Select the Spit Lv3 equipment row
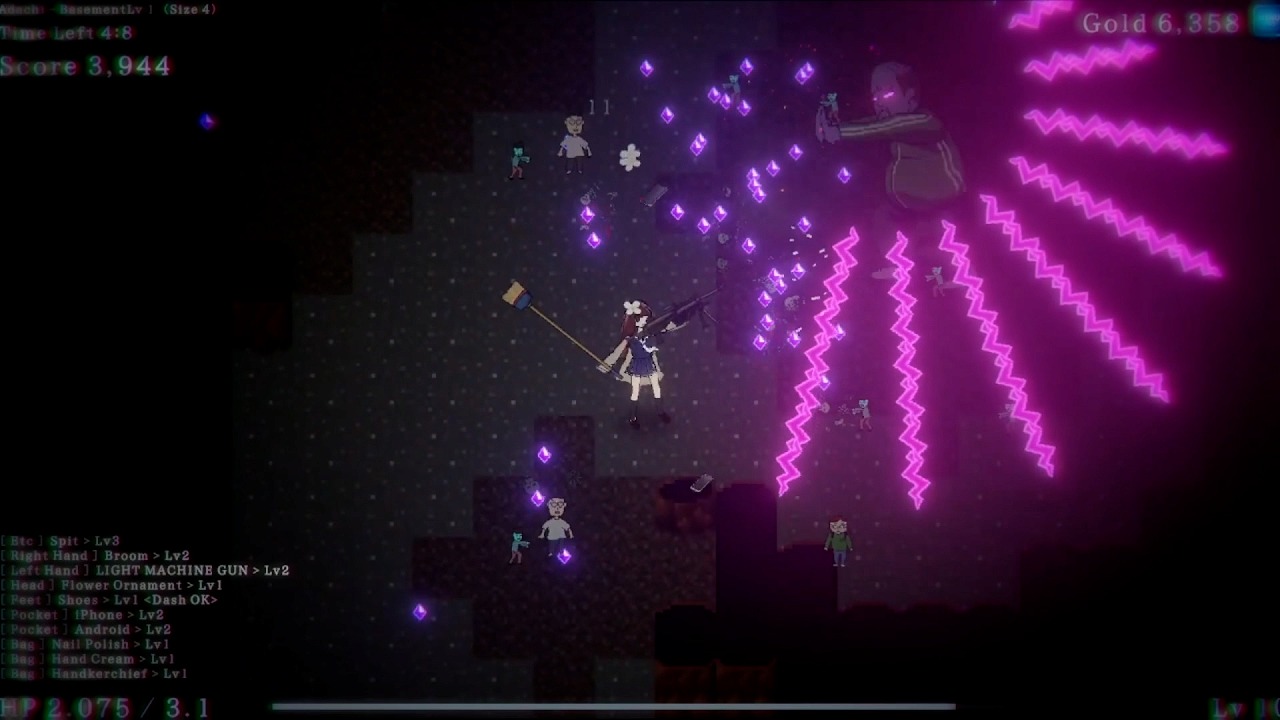The height and width of the screenshot is (720, 1280). tap(60, 541)
